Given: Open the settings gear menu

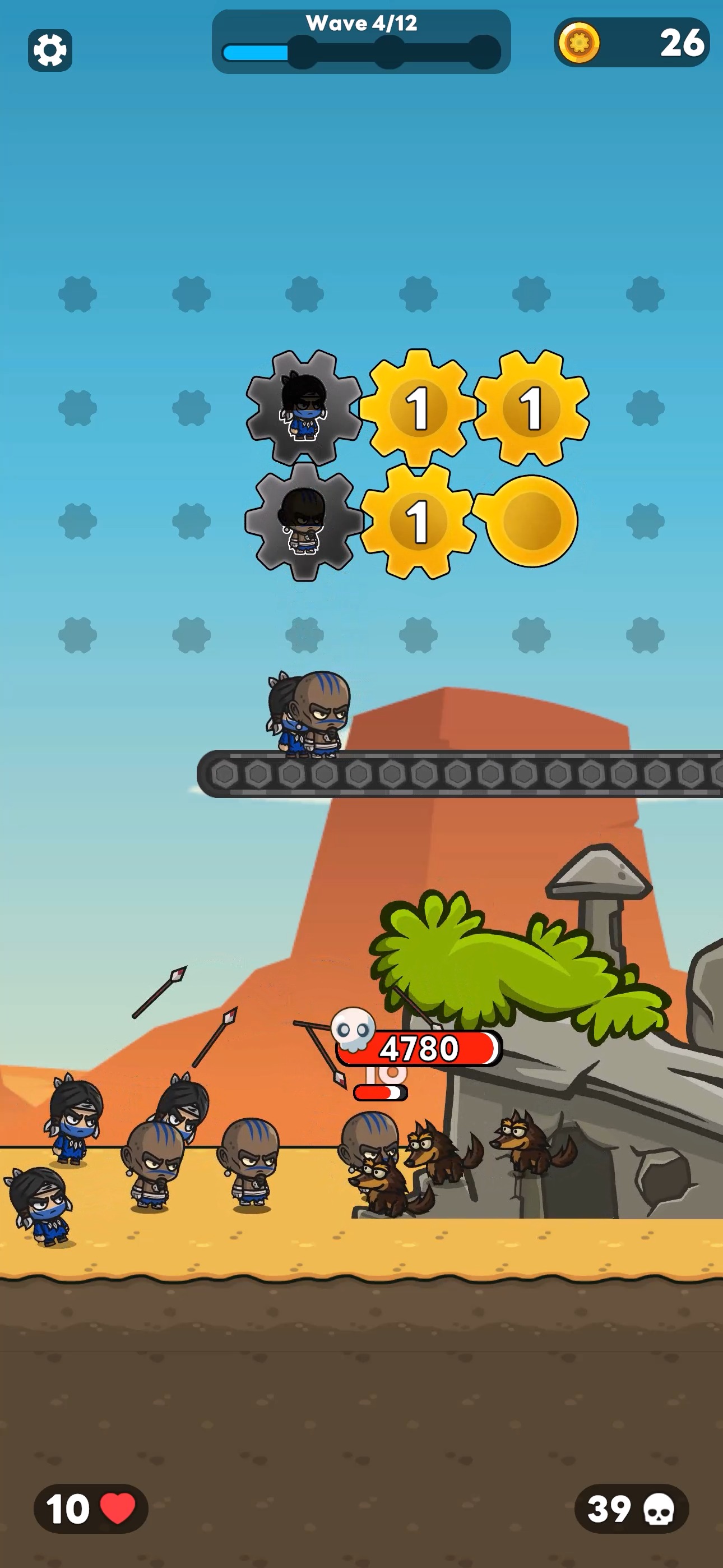Looking at the screenshot, I should tap(51, 49).
